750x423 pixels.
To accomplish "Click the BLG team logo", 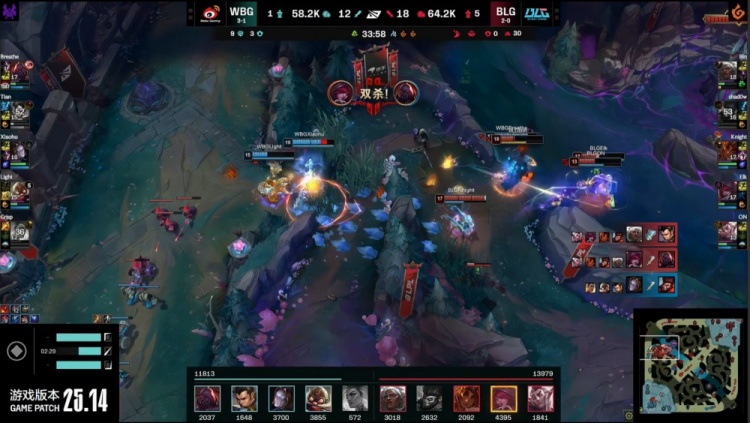I will 537,13.
